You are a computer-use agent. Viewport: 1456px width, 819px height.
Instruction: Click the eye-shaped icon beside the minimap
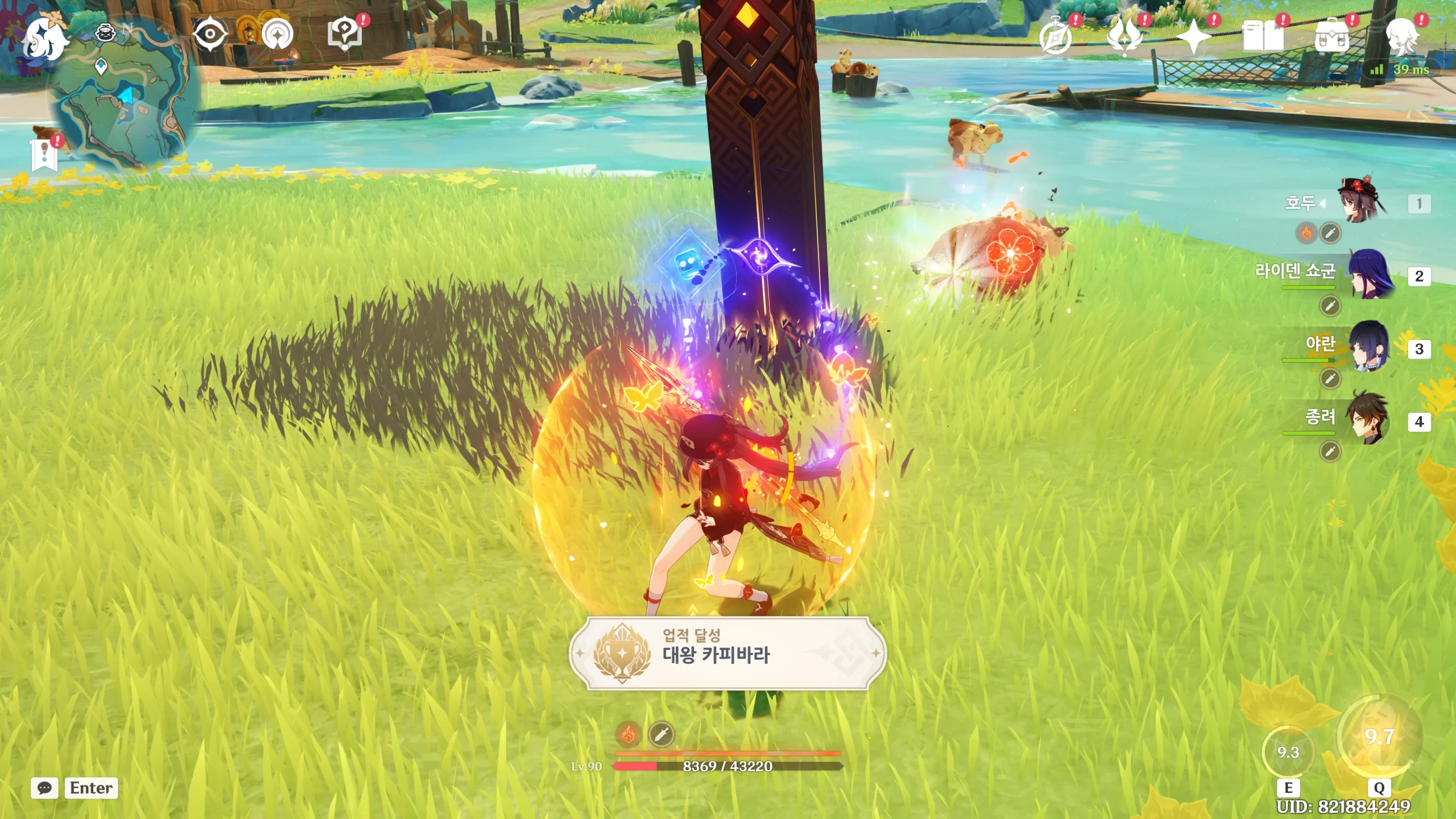coord(210,34)
